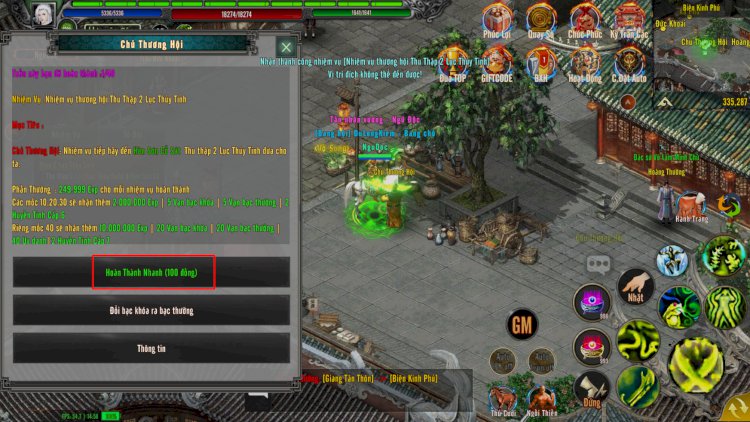Open the Quay Số lucky wheel
Viewport: 750px width, 422px height.
click(x=541, y=20)
